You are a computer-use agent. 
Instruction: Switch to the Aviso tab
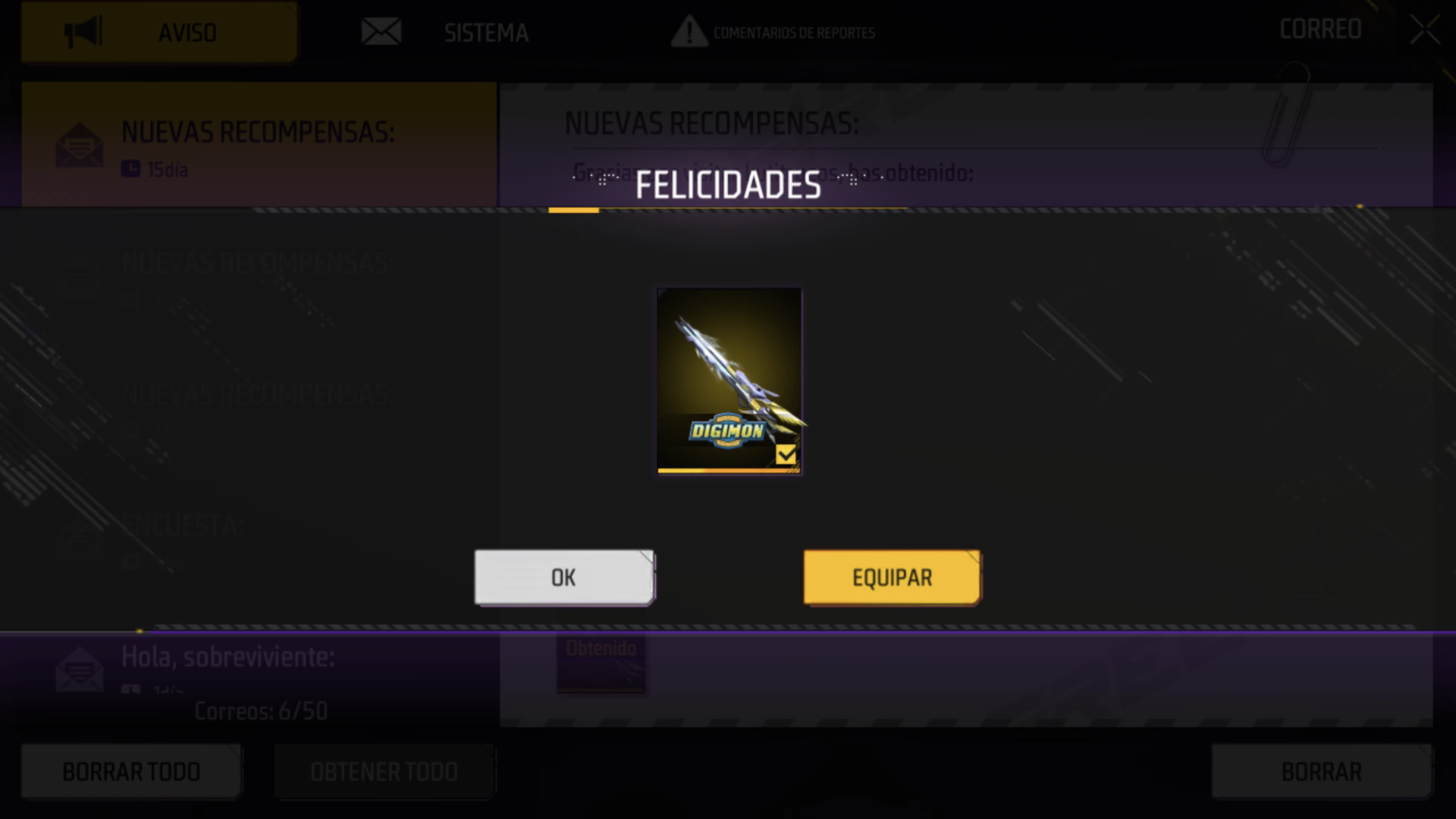(159, 32)
